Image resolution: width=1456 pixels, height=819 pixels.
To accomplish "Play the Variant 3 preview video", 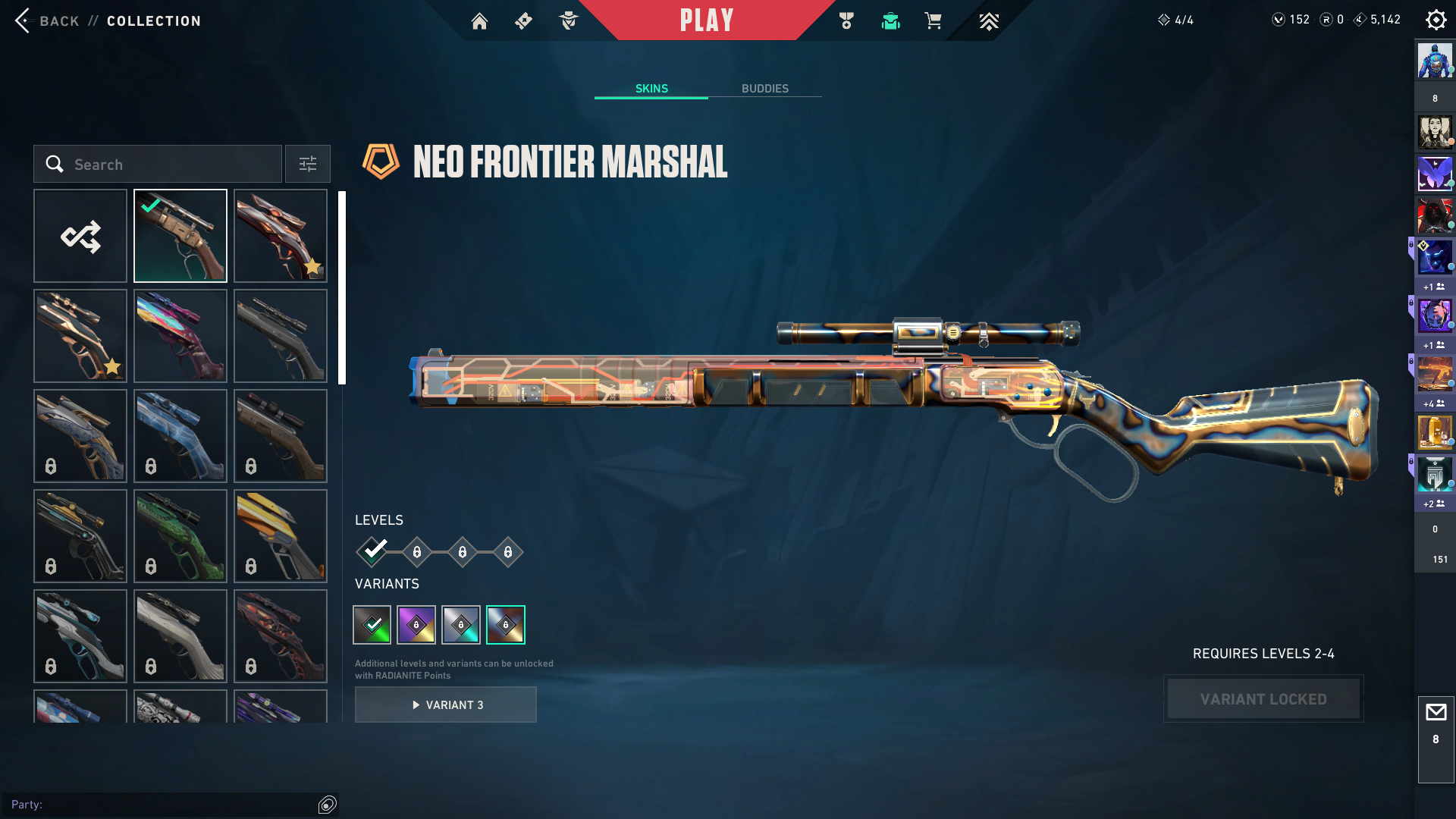I will click(446, 704).
